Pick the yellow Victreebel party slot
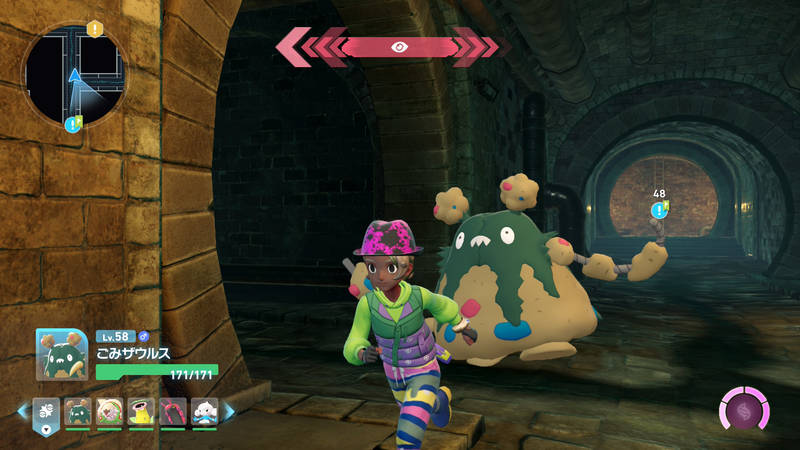Viewport: 800px width, 450px height. pos(141,411)
